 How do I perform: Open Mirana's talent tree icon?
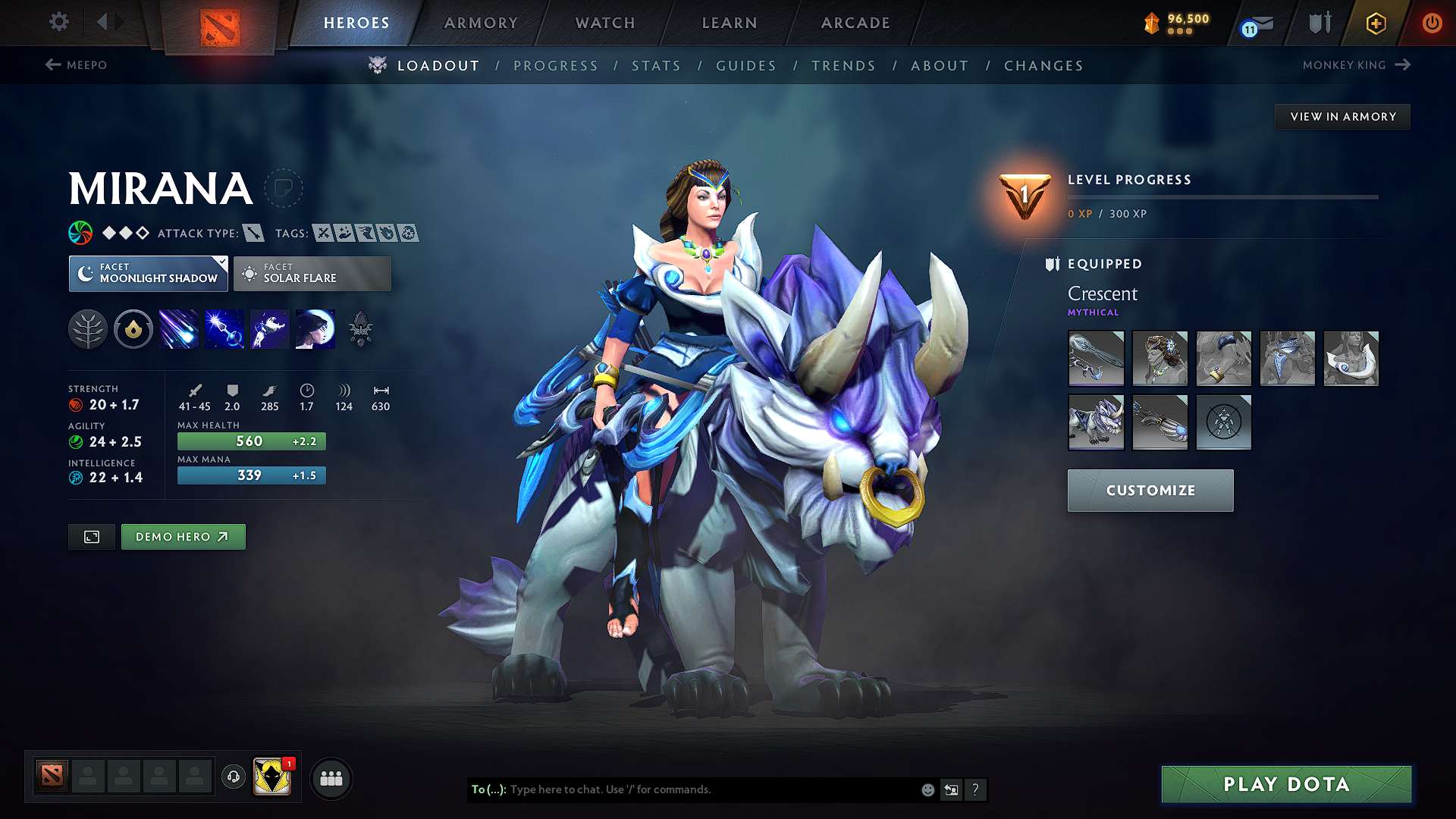pos(88,328)
